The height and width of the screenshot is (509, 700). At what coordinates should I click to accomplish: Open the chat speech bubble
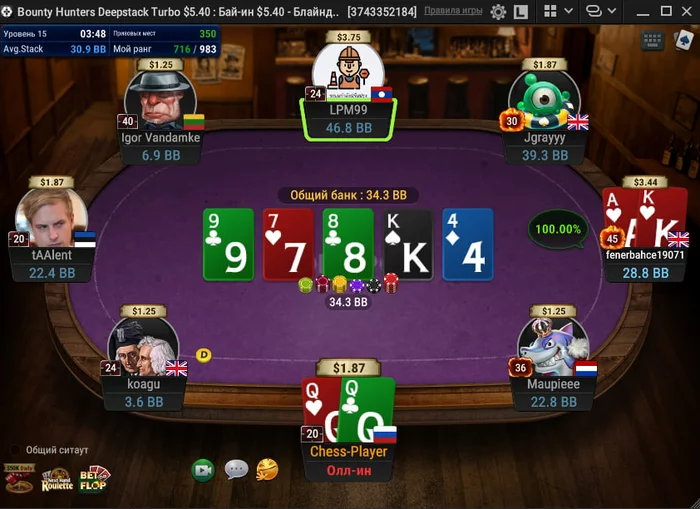[x=236, y=469]
